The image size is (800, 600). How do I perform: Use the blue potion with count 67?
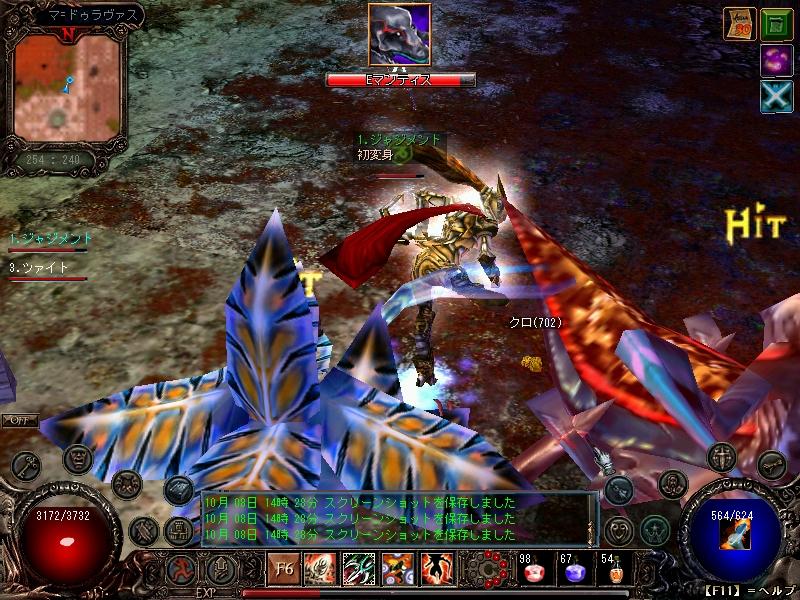(573, 571)
